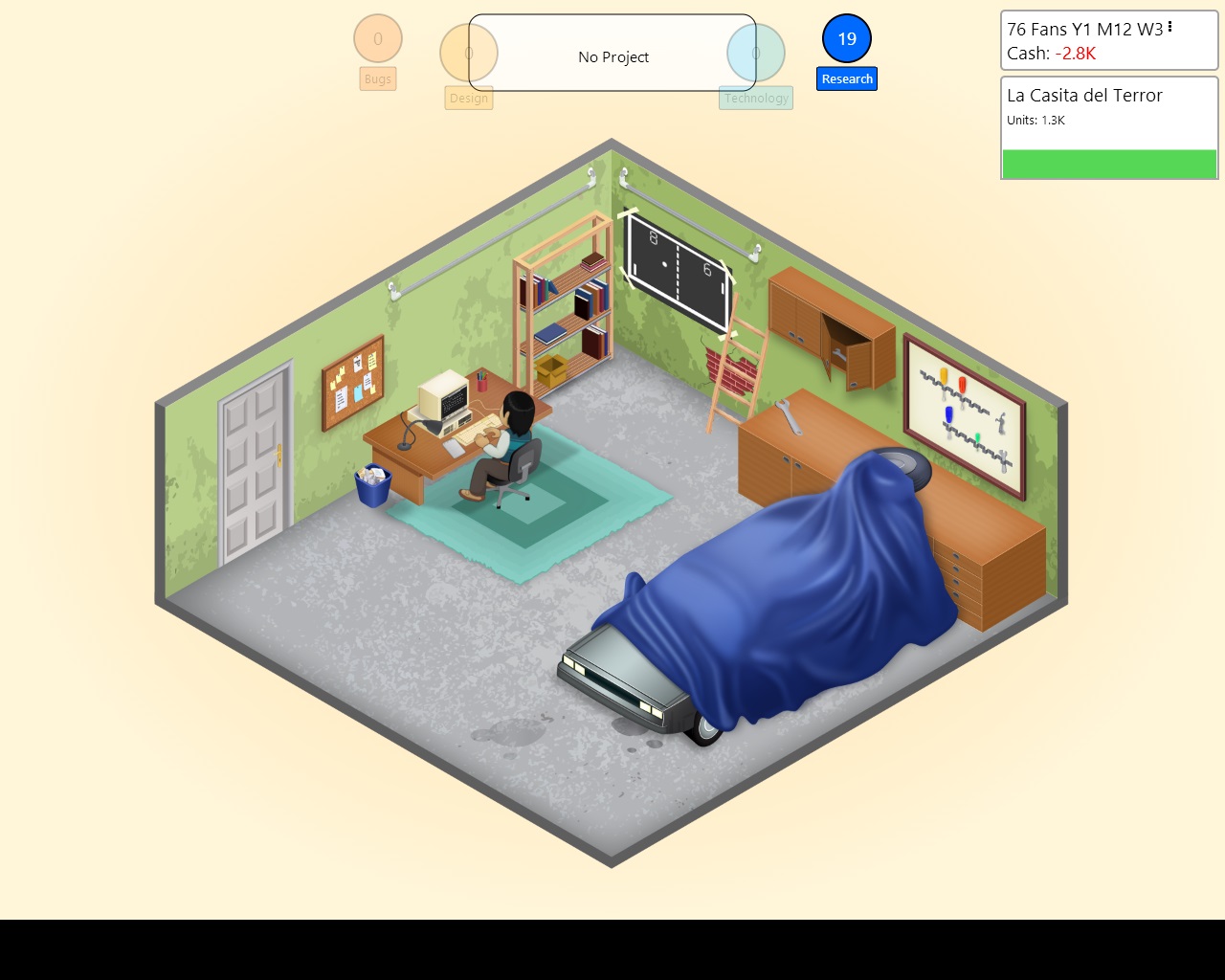Image resolution: width=1225 pixels, height=980 pixels.
Task: Click the Design points circle
Action: point(468,55)
